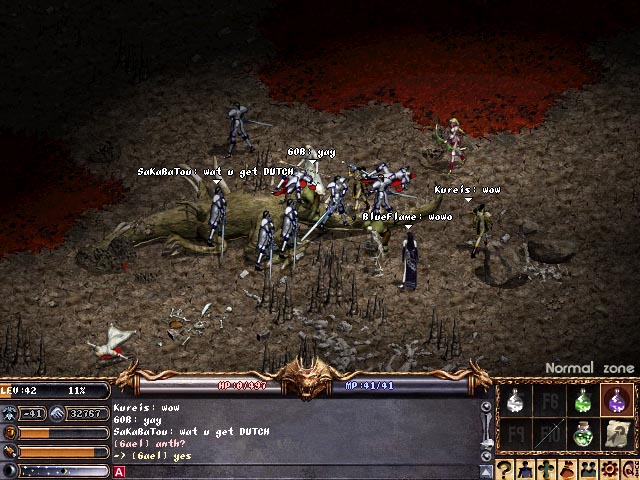
Task: Use the corked green flask in the bottom row
Action: [583, 434]
